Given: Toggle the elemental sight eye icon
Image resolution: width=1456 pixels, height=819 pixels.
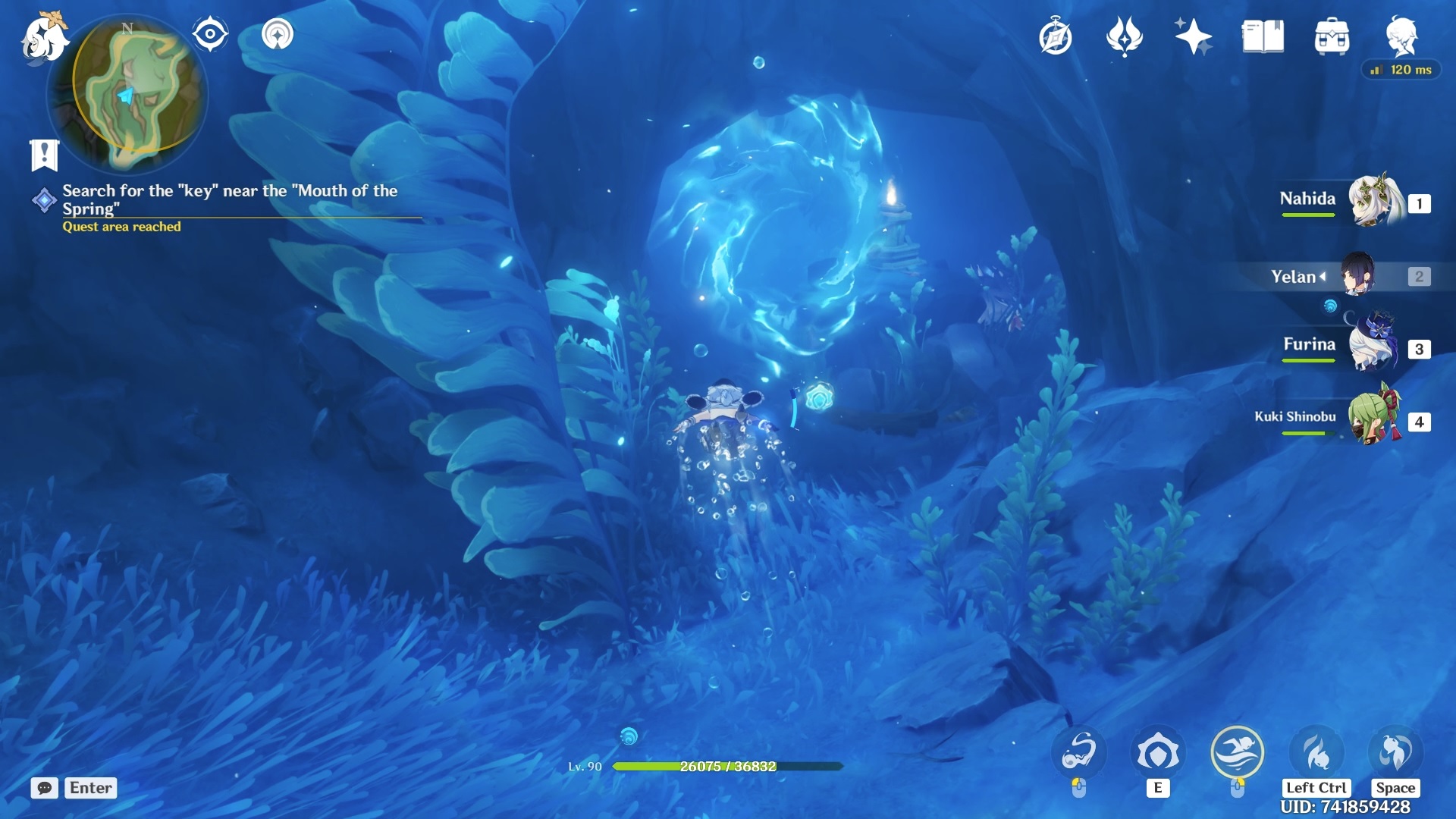Looking at the screenshot, I should pyautogui.click(x=210, y=34).
